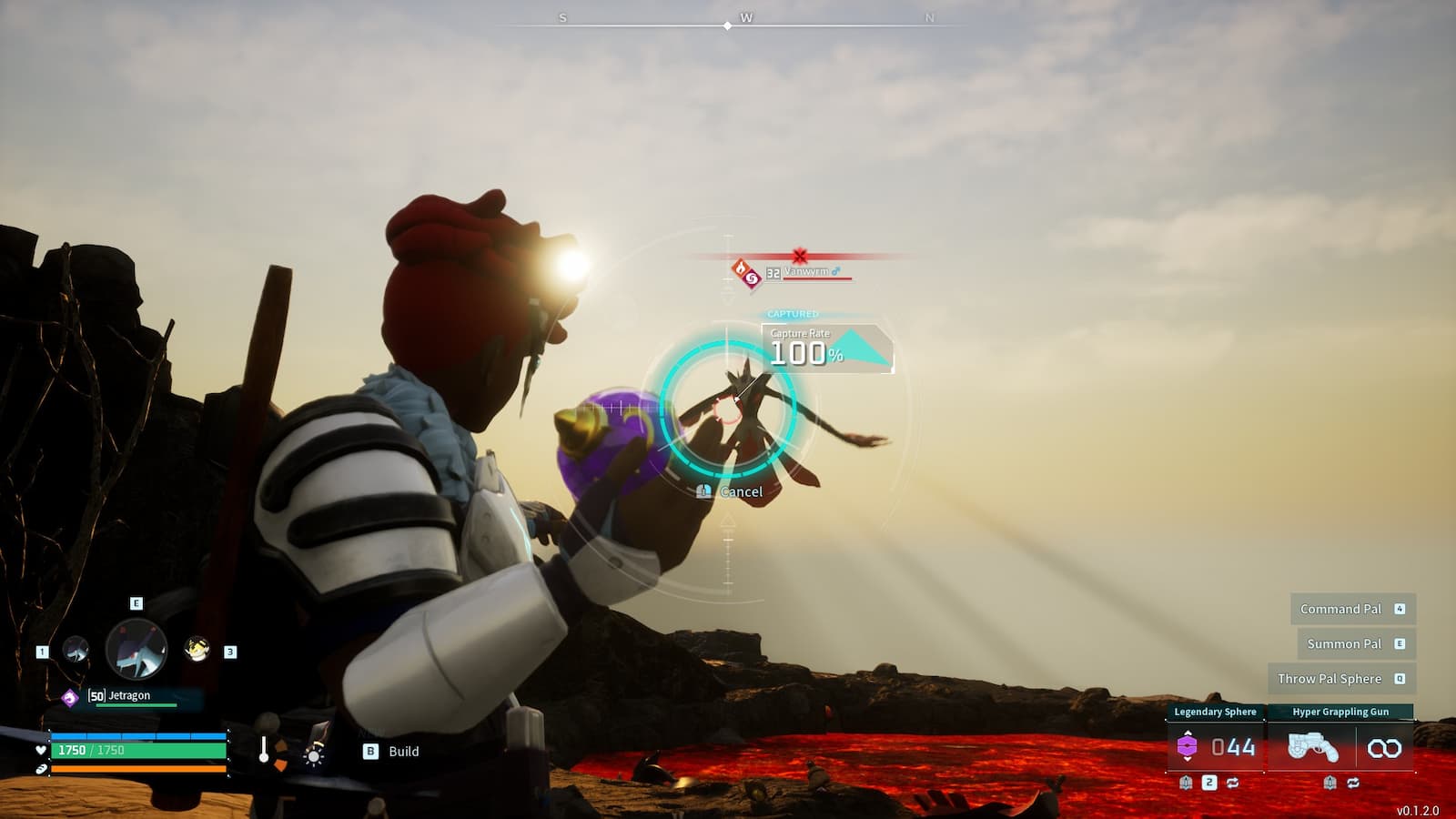Click the dragon element icon beside Jetragon's name

pyautogui.click(x=71, y=696)
